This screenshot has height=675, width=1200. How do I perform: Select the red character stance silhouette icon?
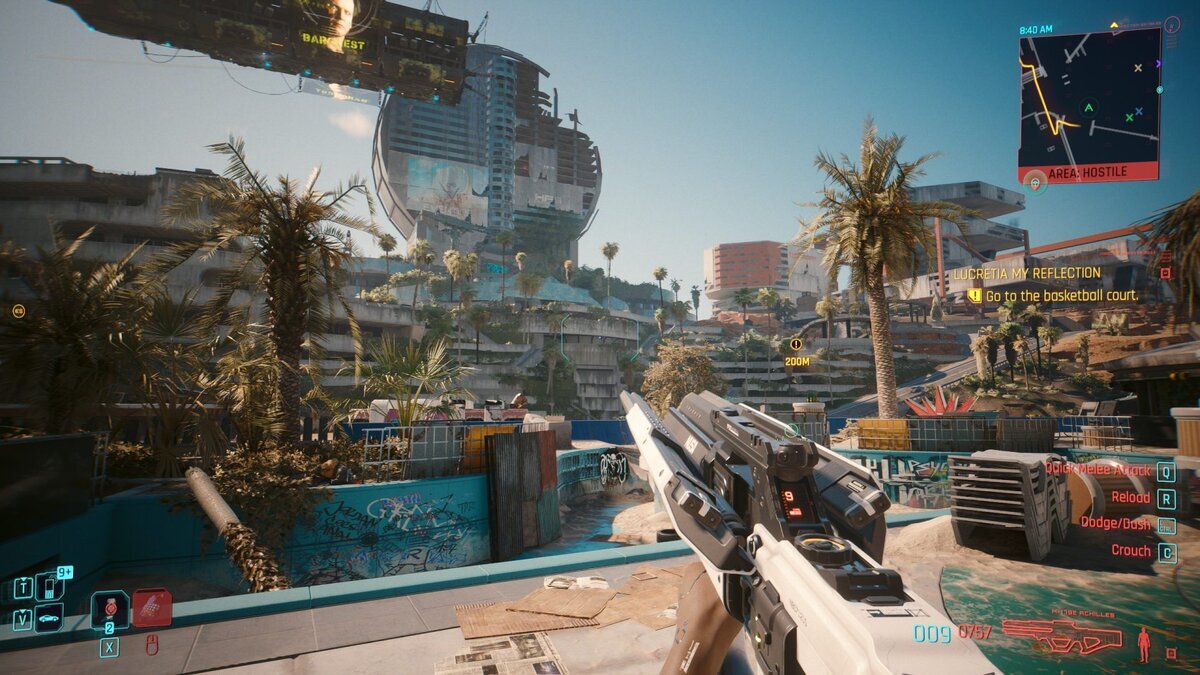(x=1143, y=644)
